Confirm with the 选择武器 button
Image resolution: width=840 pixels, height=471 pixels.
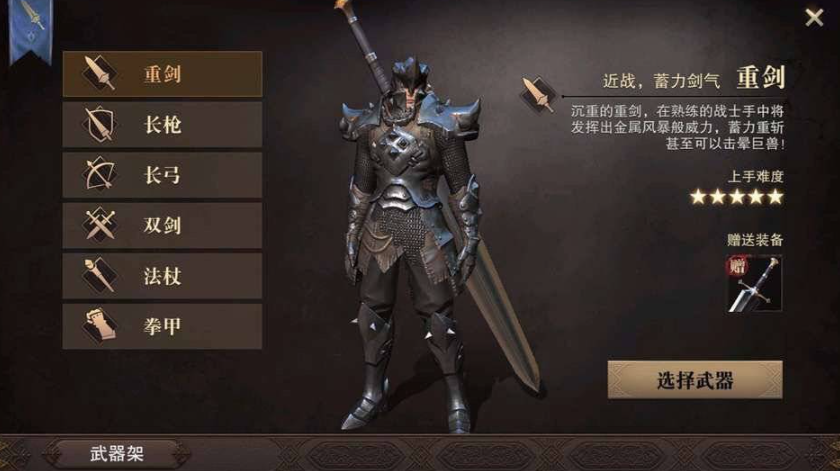[x=695, y=380]
